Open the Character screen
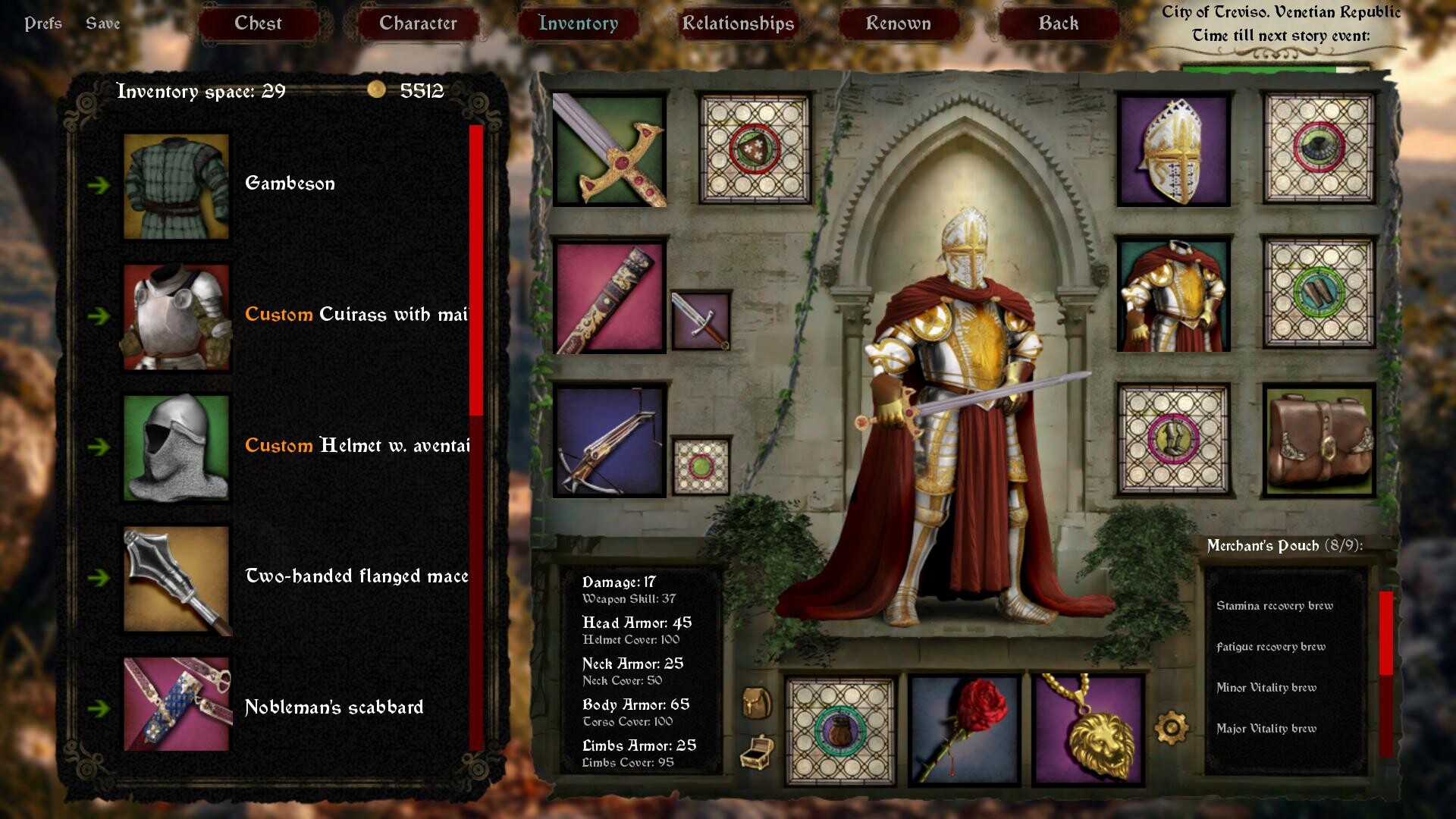The width and height of the screenshot is (1456, 819). tap(418, 24)
